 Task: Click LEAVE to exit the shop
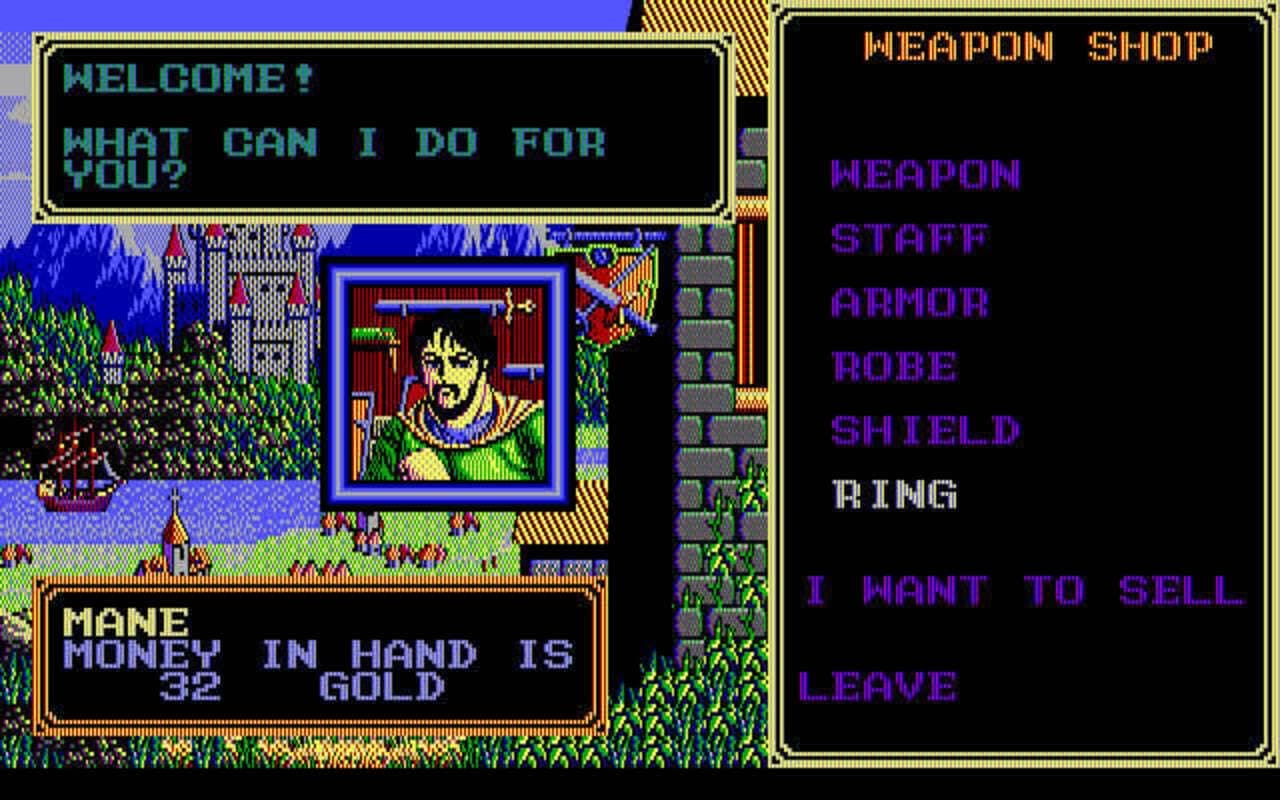pyautogui.click(x=877, y=686)
